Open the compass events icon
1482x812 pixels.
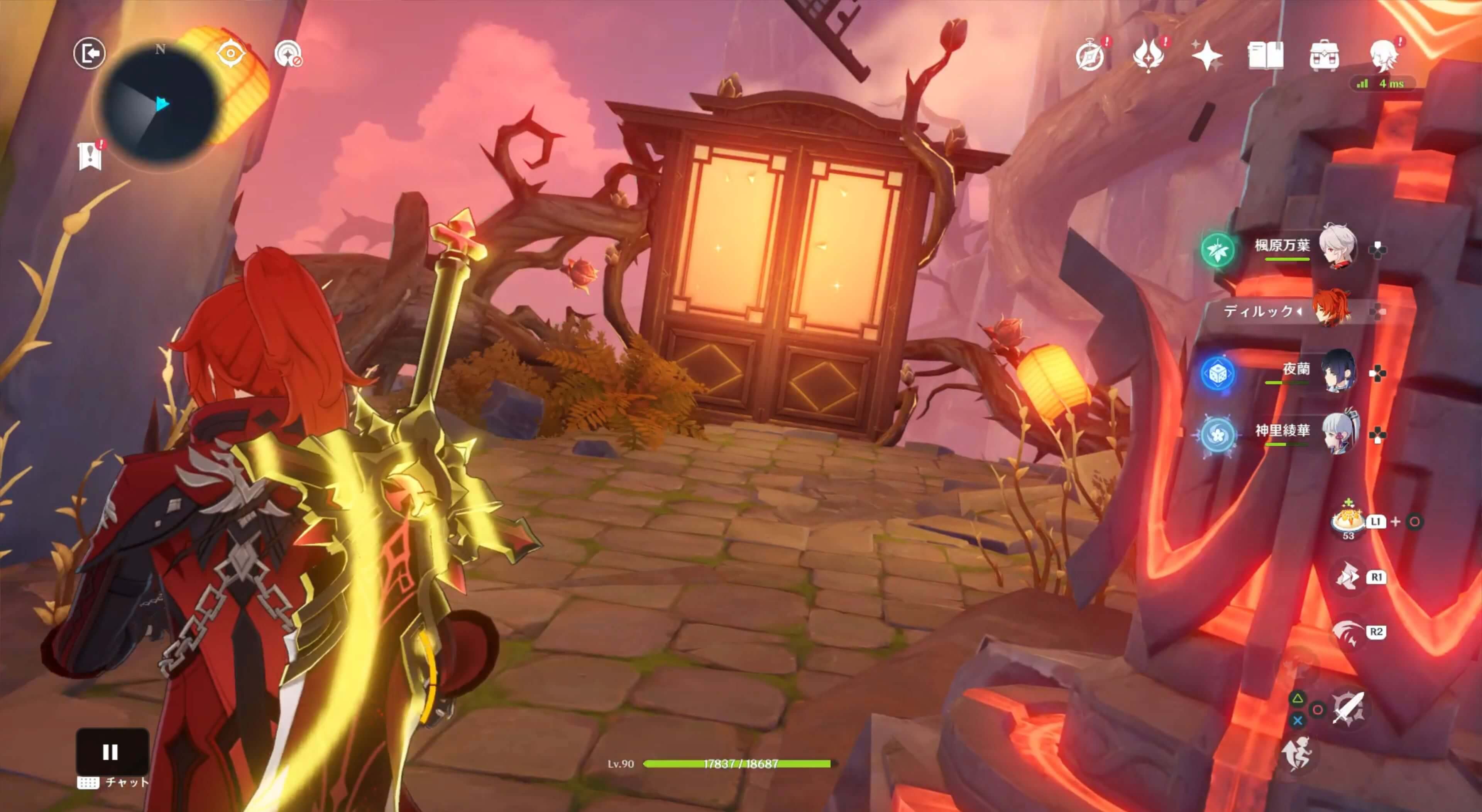[1090, 56]
